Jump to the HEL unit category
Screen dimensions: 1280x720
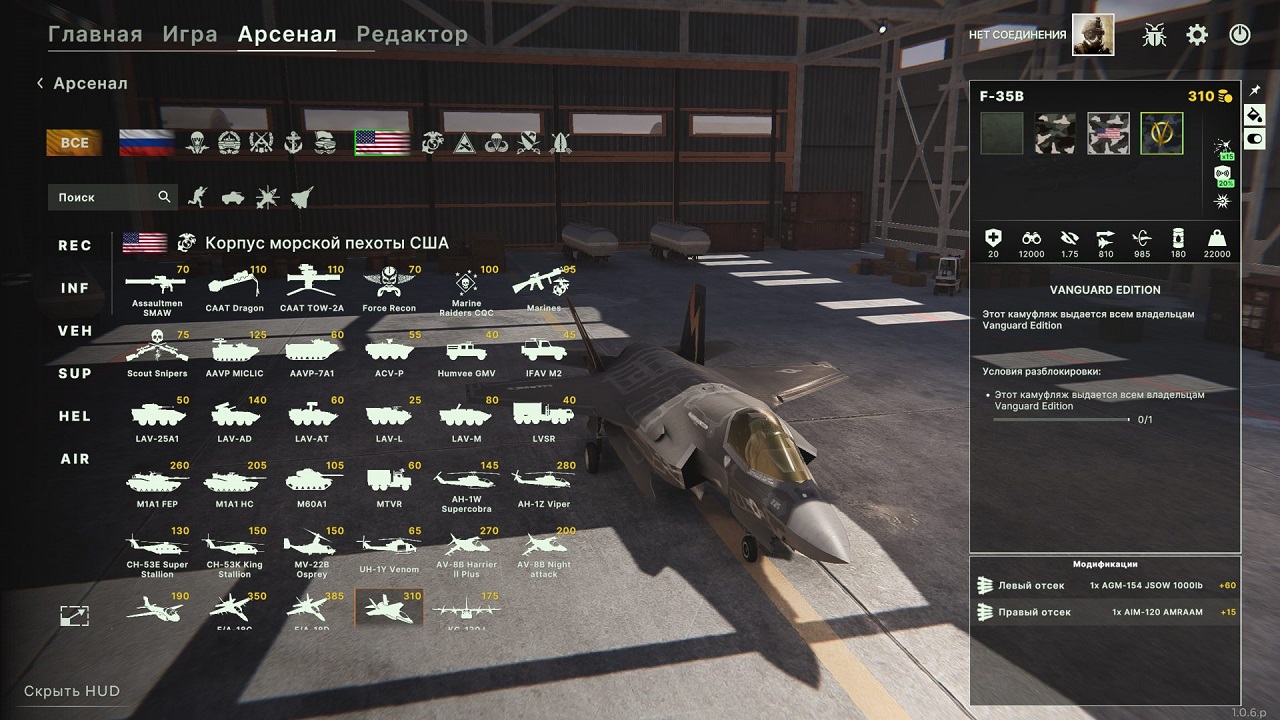pos(75,416)
